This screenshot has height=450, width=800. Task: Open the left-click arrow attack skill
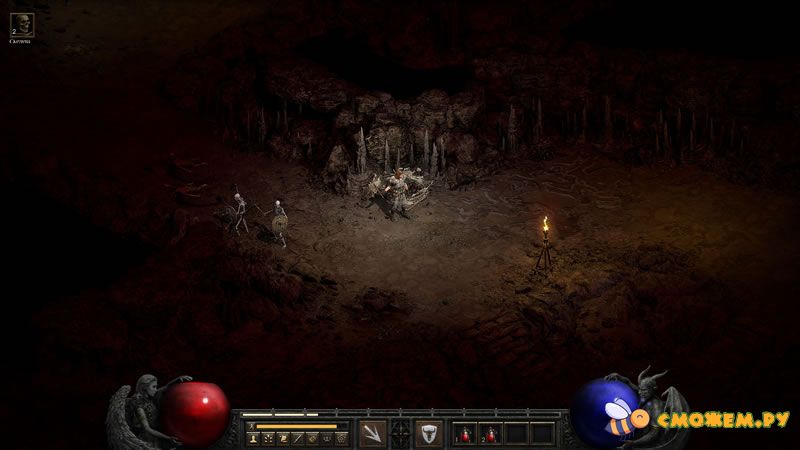pos(372,433)
